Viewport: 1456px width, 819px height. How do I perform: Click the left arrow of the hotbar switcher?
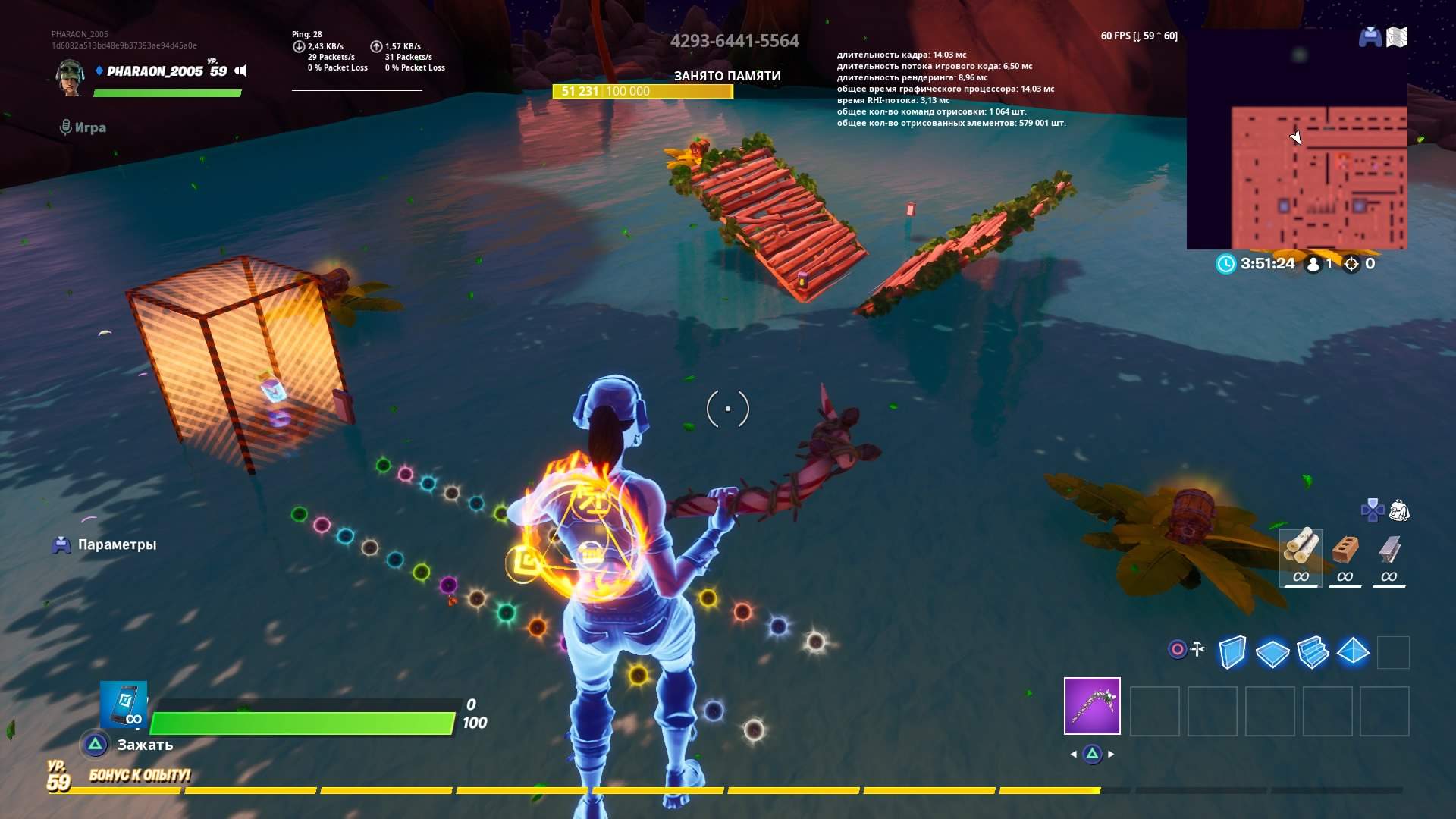click(1075, 755)
